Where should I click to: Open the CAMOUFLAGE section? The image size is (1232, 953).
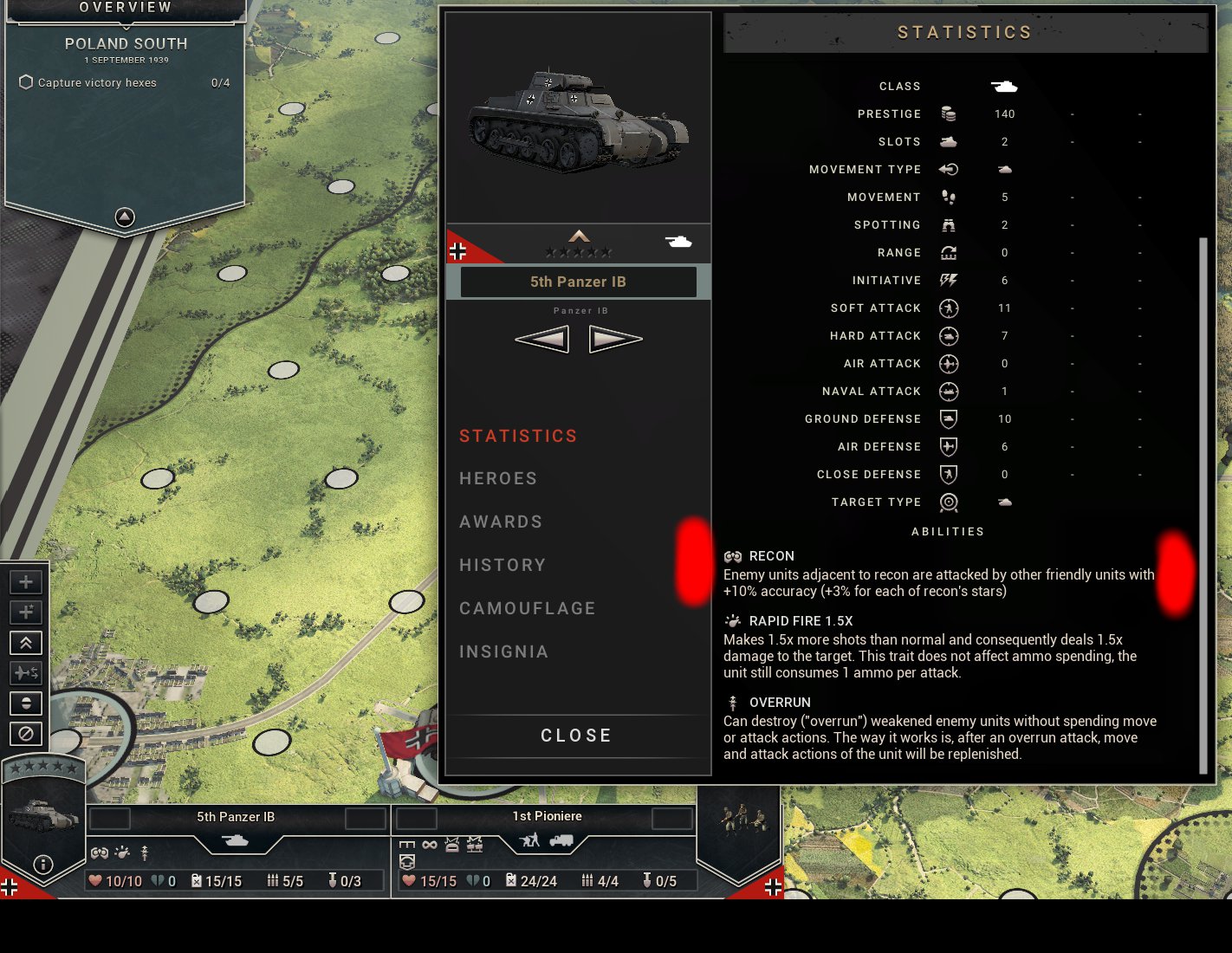click(528, 608)
